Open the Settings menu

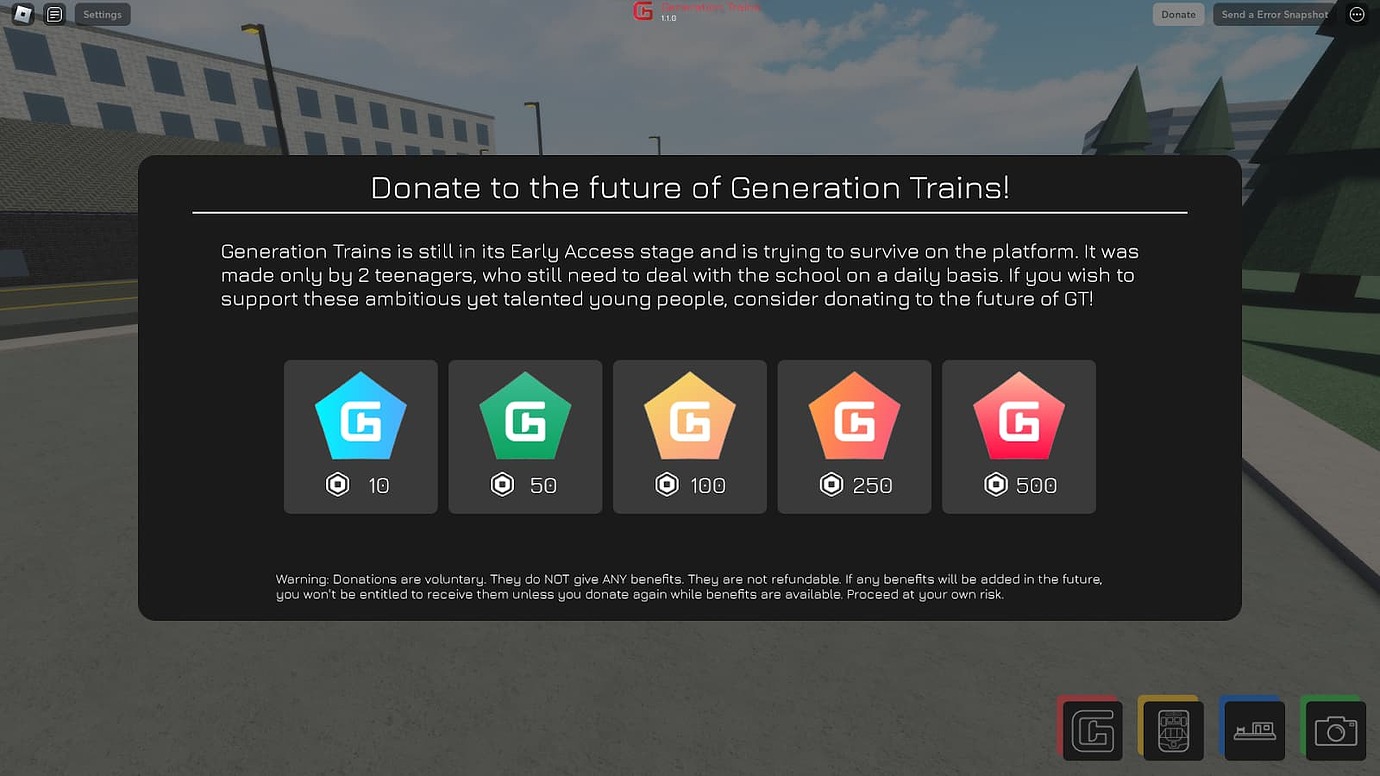point(102,14)
